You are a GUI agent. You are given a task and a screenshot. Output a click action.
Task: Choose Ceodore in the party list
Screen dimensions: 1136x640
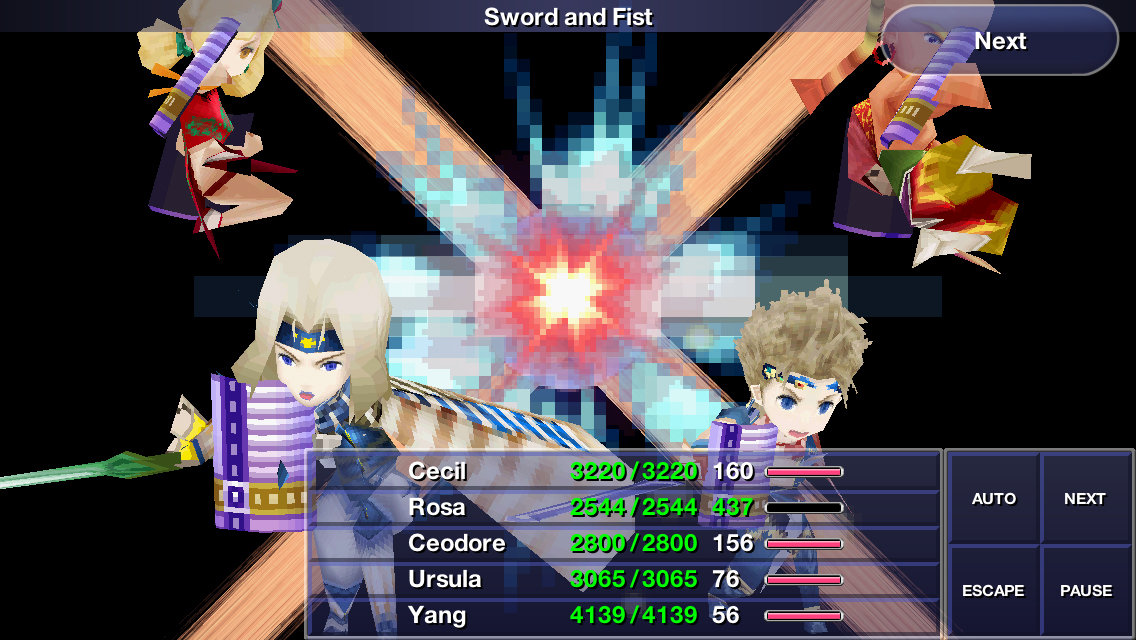(625, 543)
